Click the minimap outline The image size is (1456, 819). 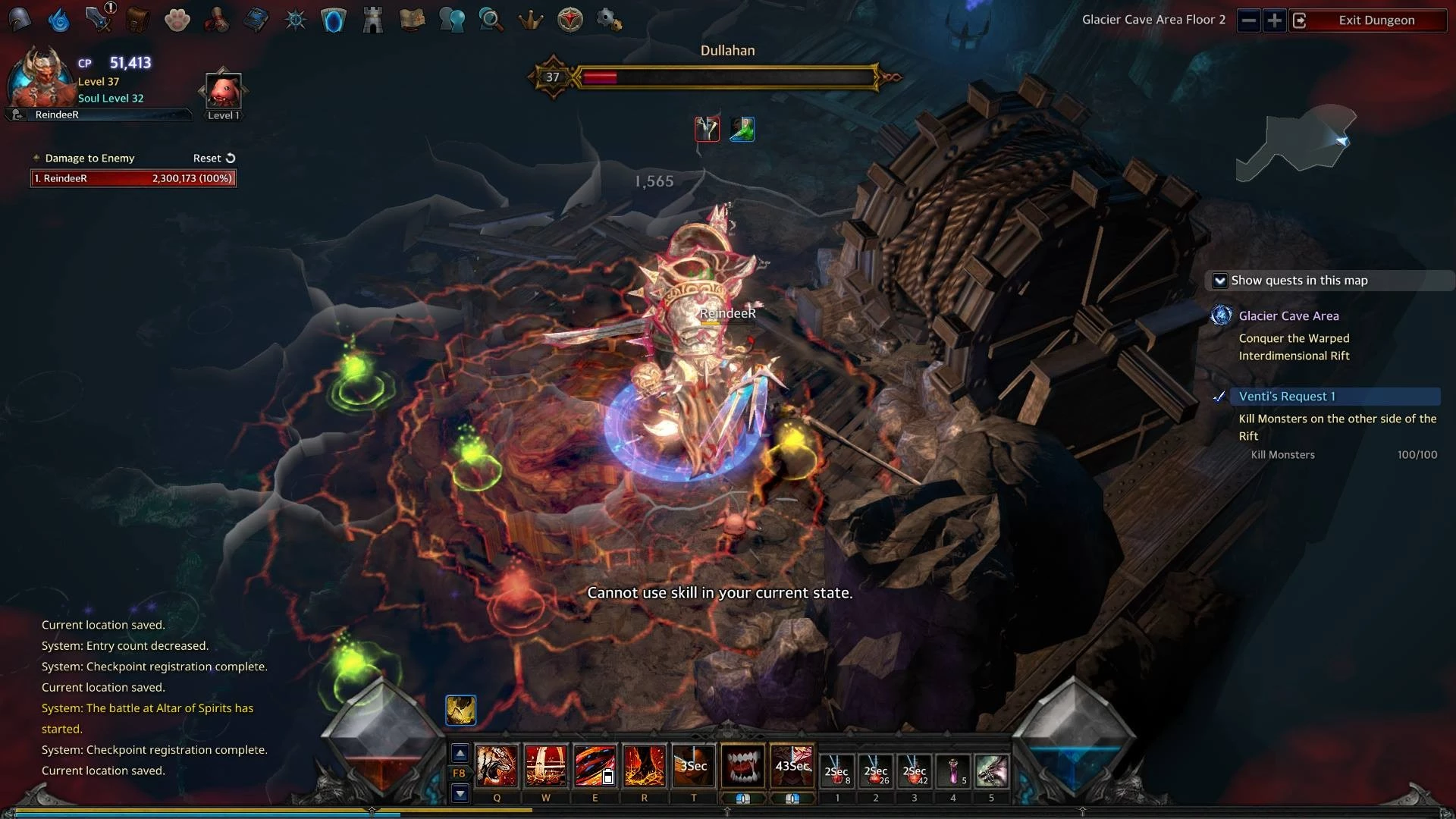coord(1295,144)
